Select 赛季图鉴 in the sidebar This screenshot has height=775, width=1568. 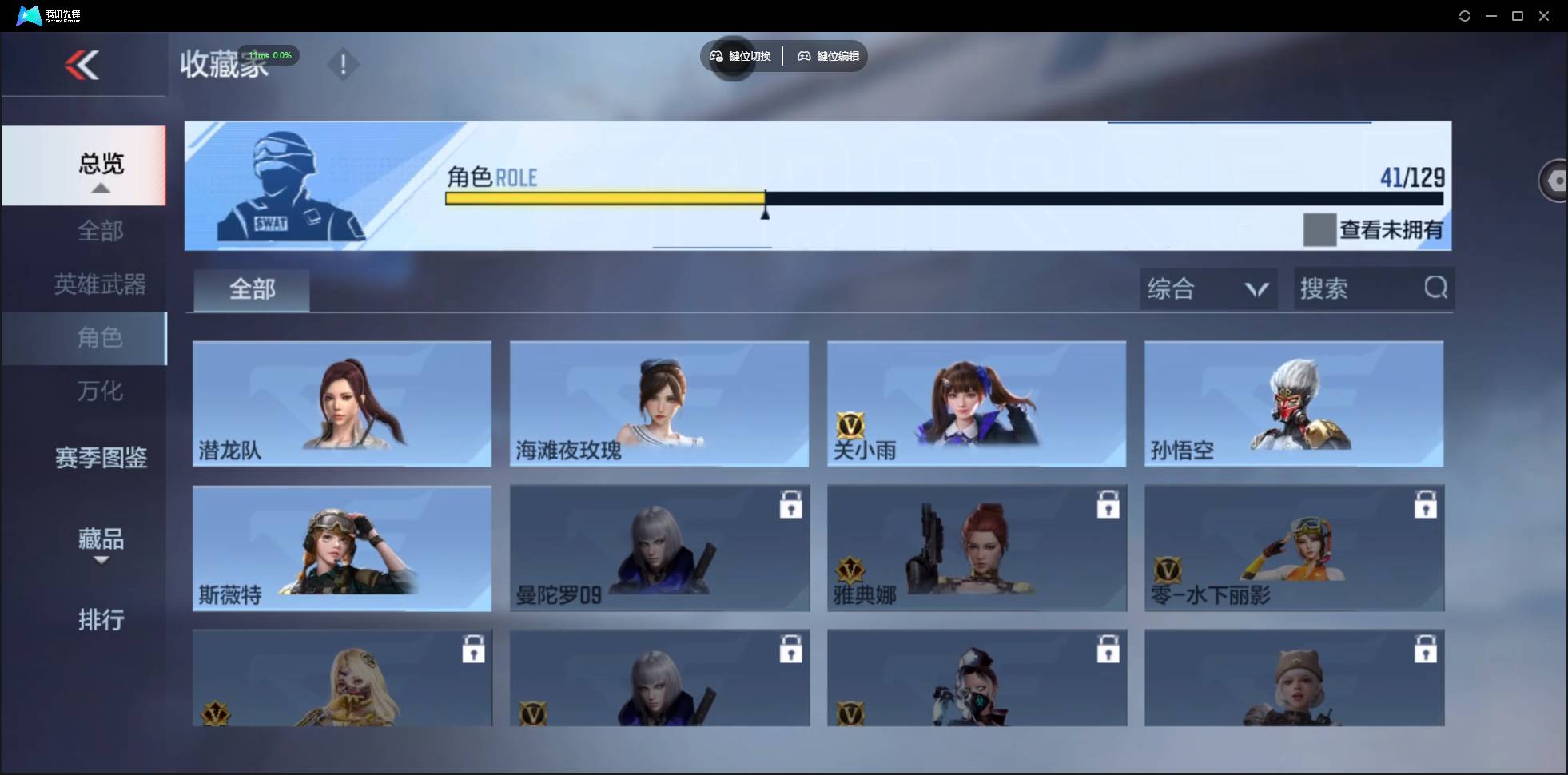coord(101,457)
